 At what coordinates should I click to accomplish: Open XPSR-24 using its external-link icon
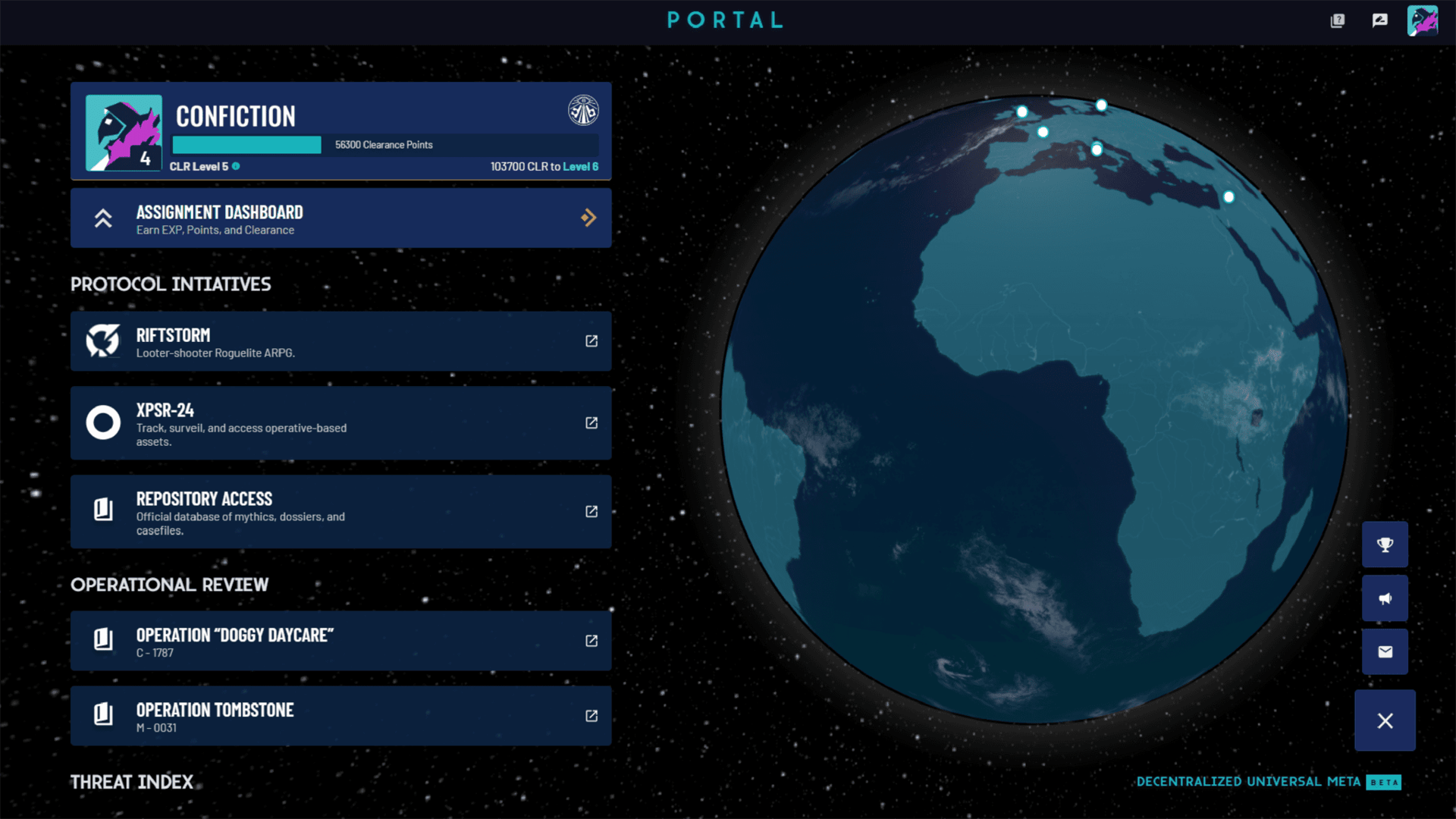[x=591, y=424]
